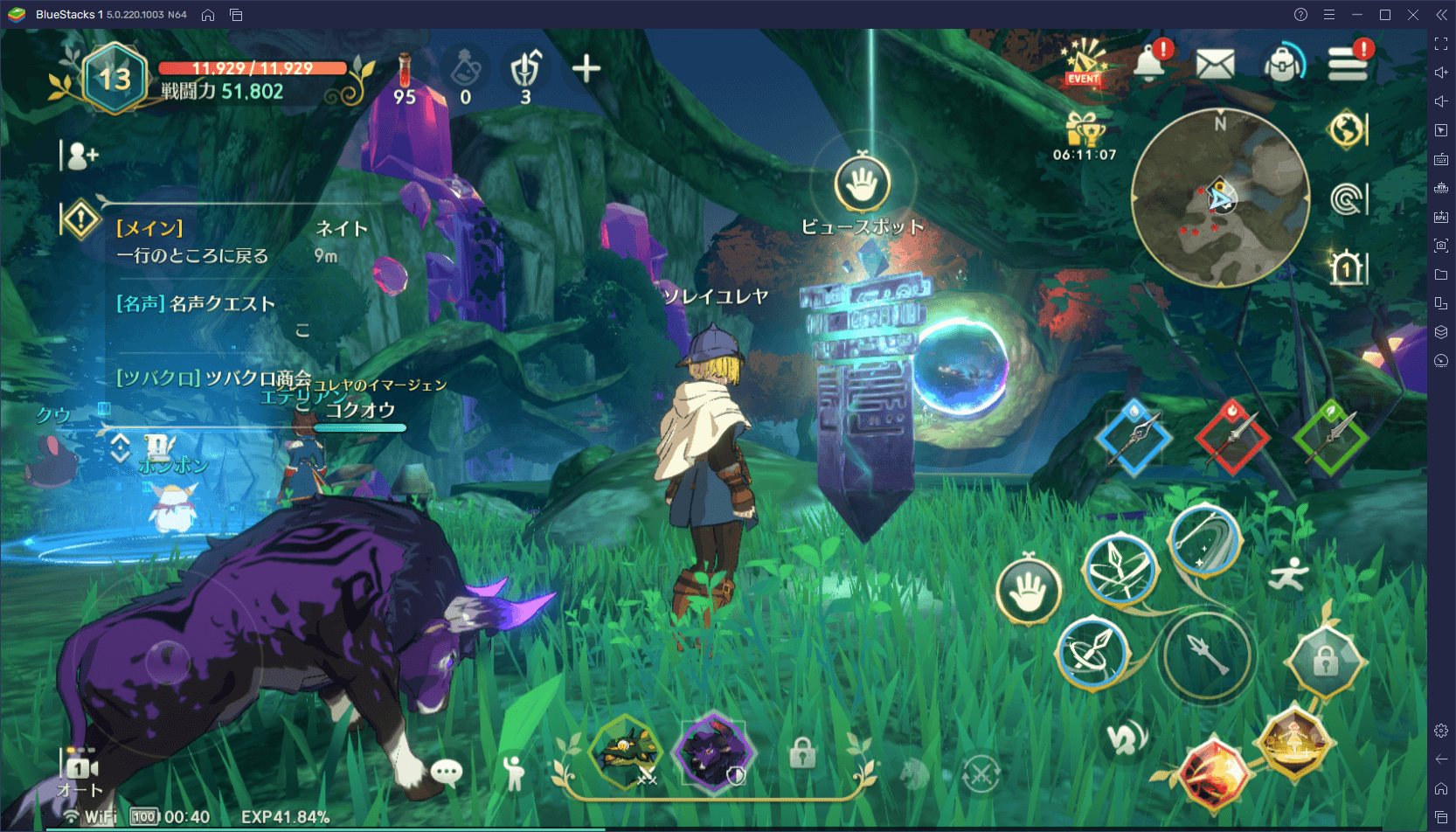Switch to the green wood spear weapon

1329,437
